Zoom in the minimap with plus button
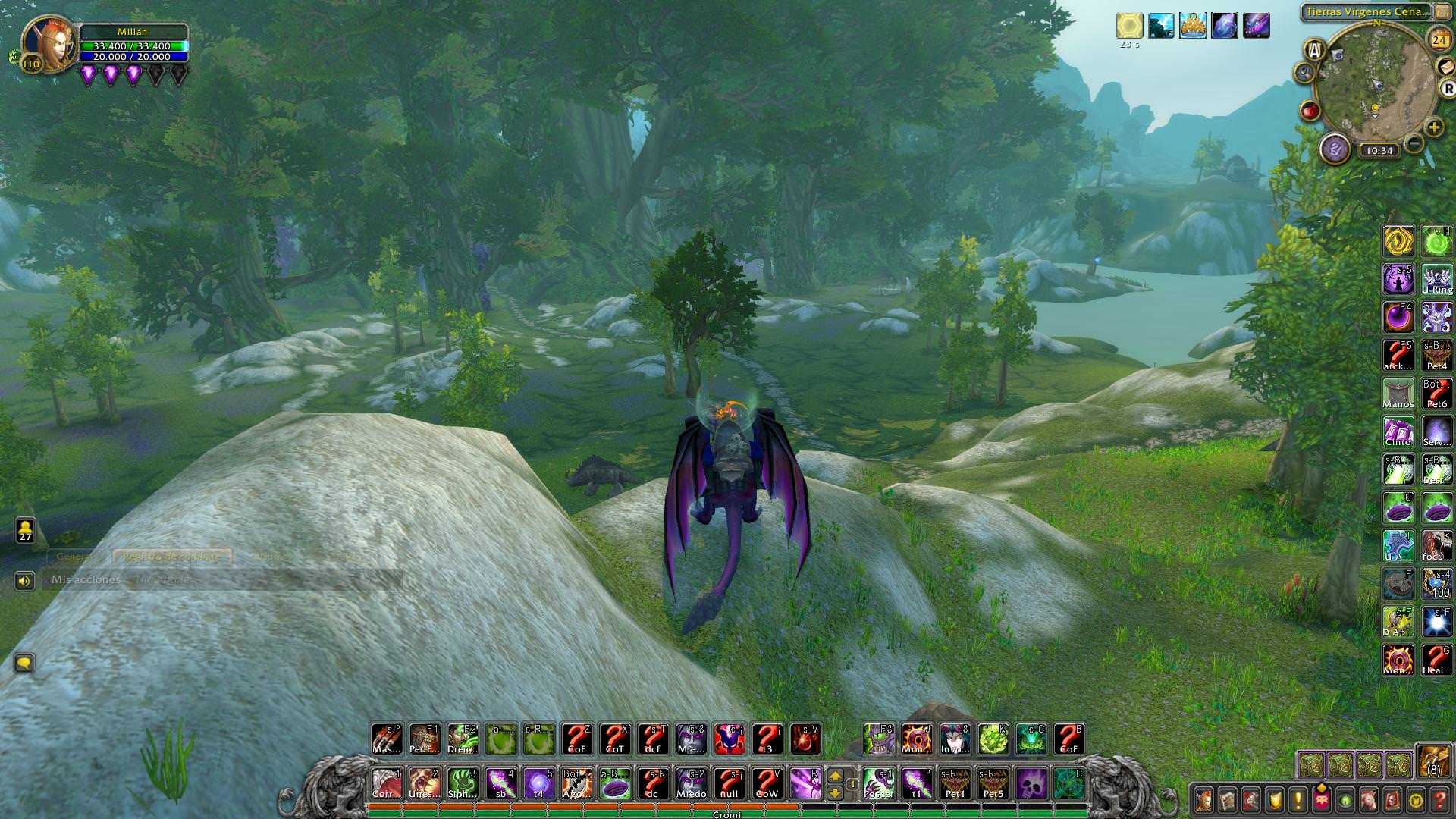1456x819 pixels. point(1433,127)
